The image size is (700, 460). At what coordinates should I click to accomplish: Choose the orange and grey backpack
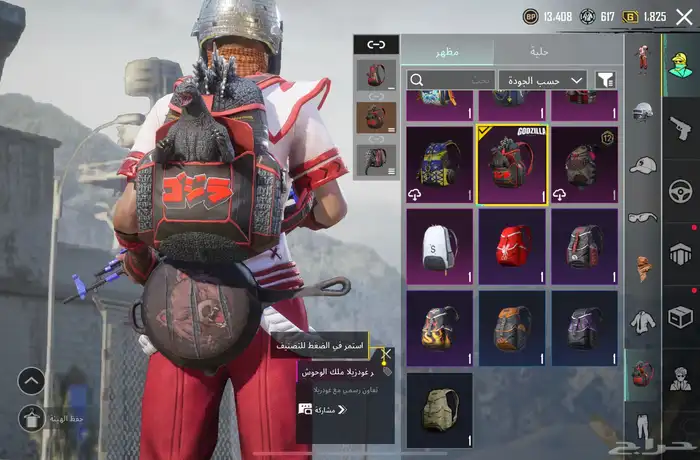pyautogui.click(x=512, y=328)
